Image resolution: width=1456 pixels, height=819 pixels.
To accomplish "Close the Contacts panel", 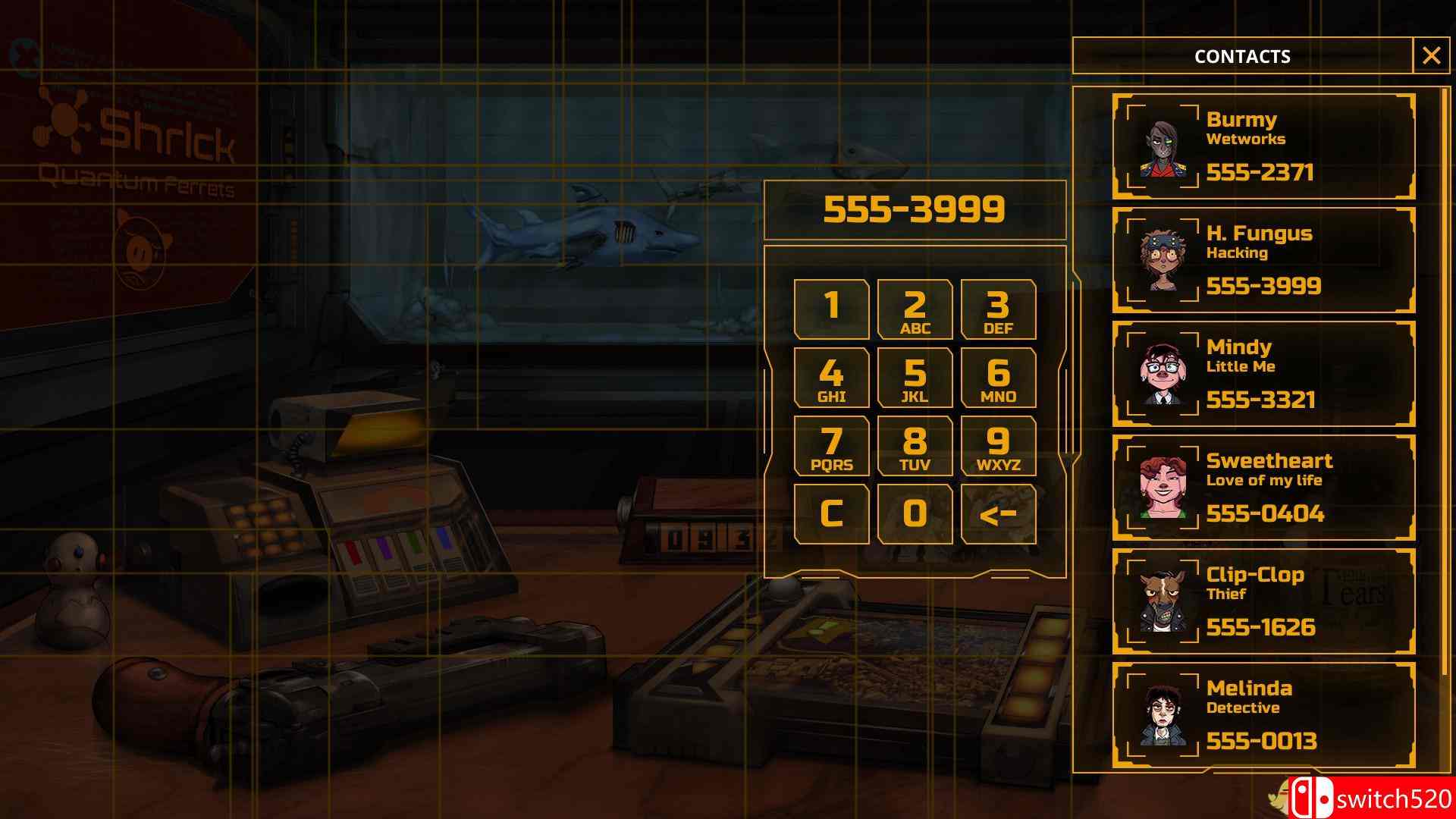I will click(x=1432, y=54).
